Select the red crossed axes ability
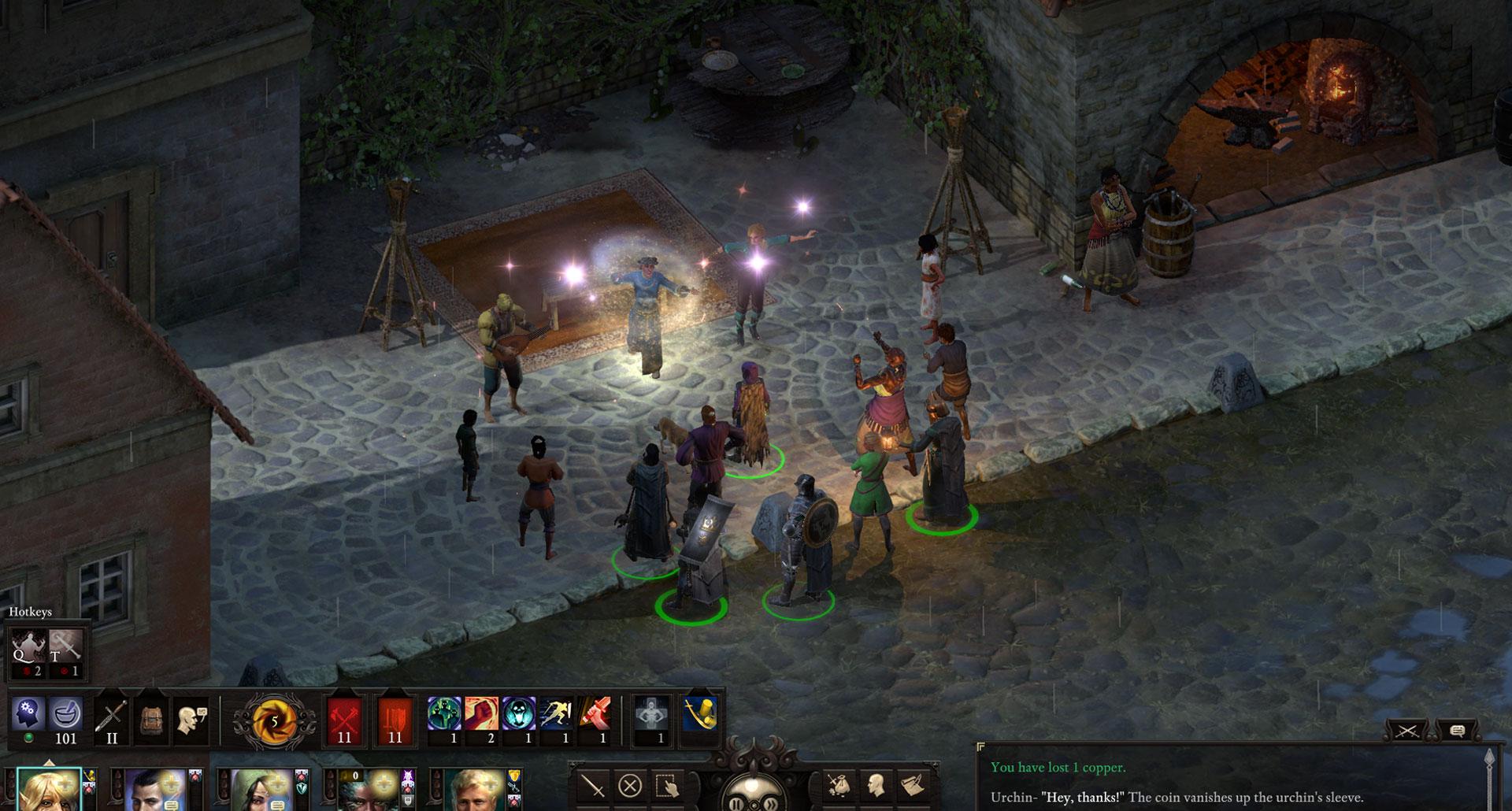The width and height of the screenshot is (1512, 811). coord(344,720)
